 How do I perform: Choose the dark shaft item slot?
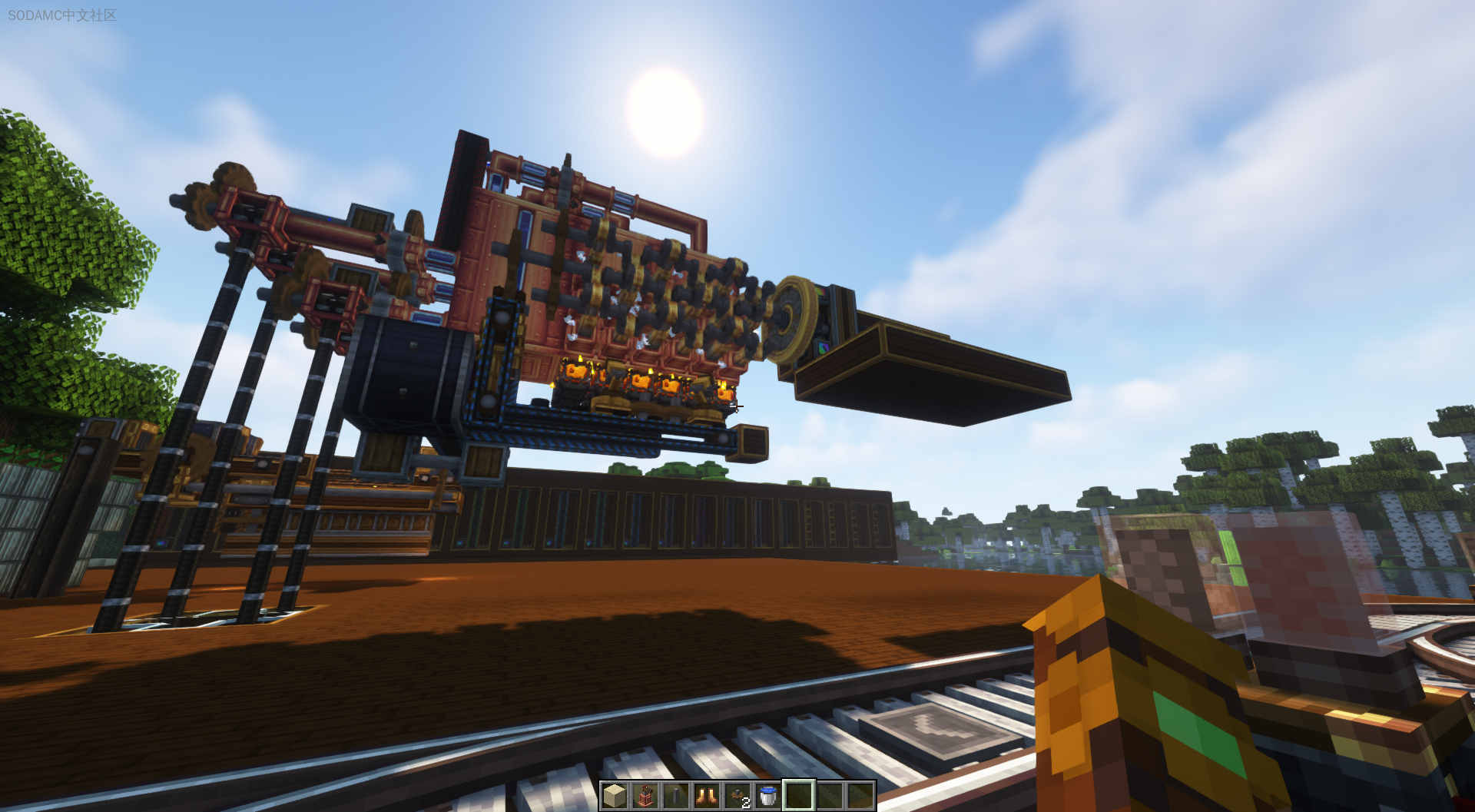(x=676, y=796)
